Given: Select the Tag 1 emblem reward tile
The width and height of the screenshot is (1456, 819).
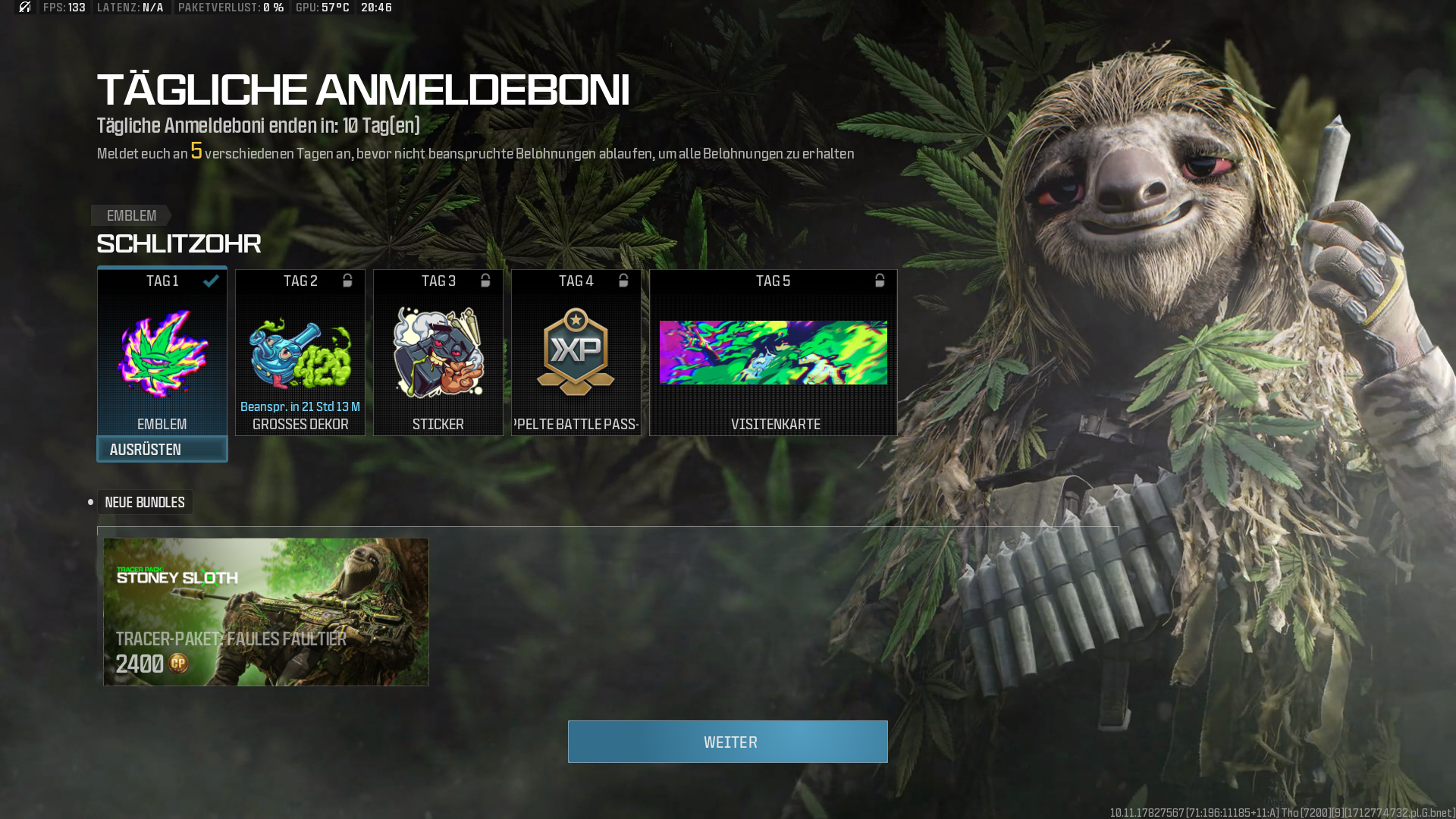Looking at the screenshot, I should [x=162, y=352].
